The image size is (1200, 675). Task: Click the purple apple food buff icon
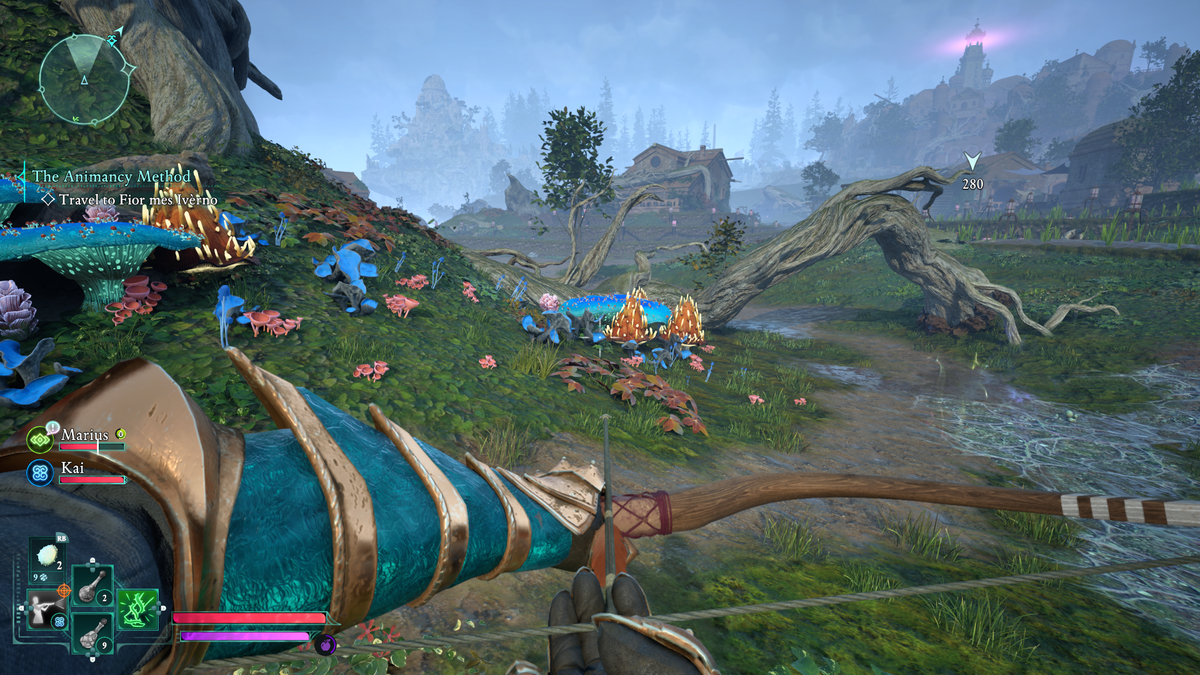point(325,644)
